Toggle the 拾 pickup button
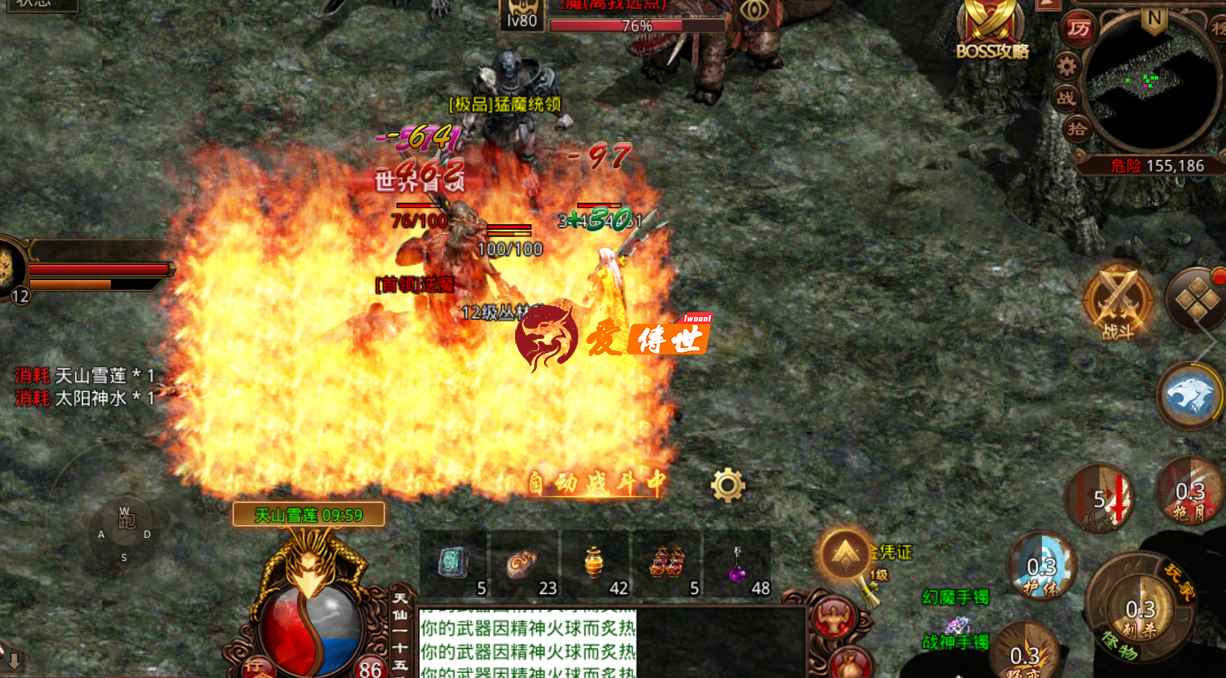1226x678 pixels. click(x=1077, y=128)
